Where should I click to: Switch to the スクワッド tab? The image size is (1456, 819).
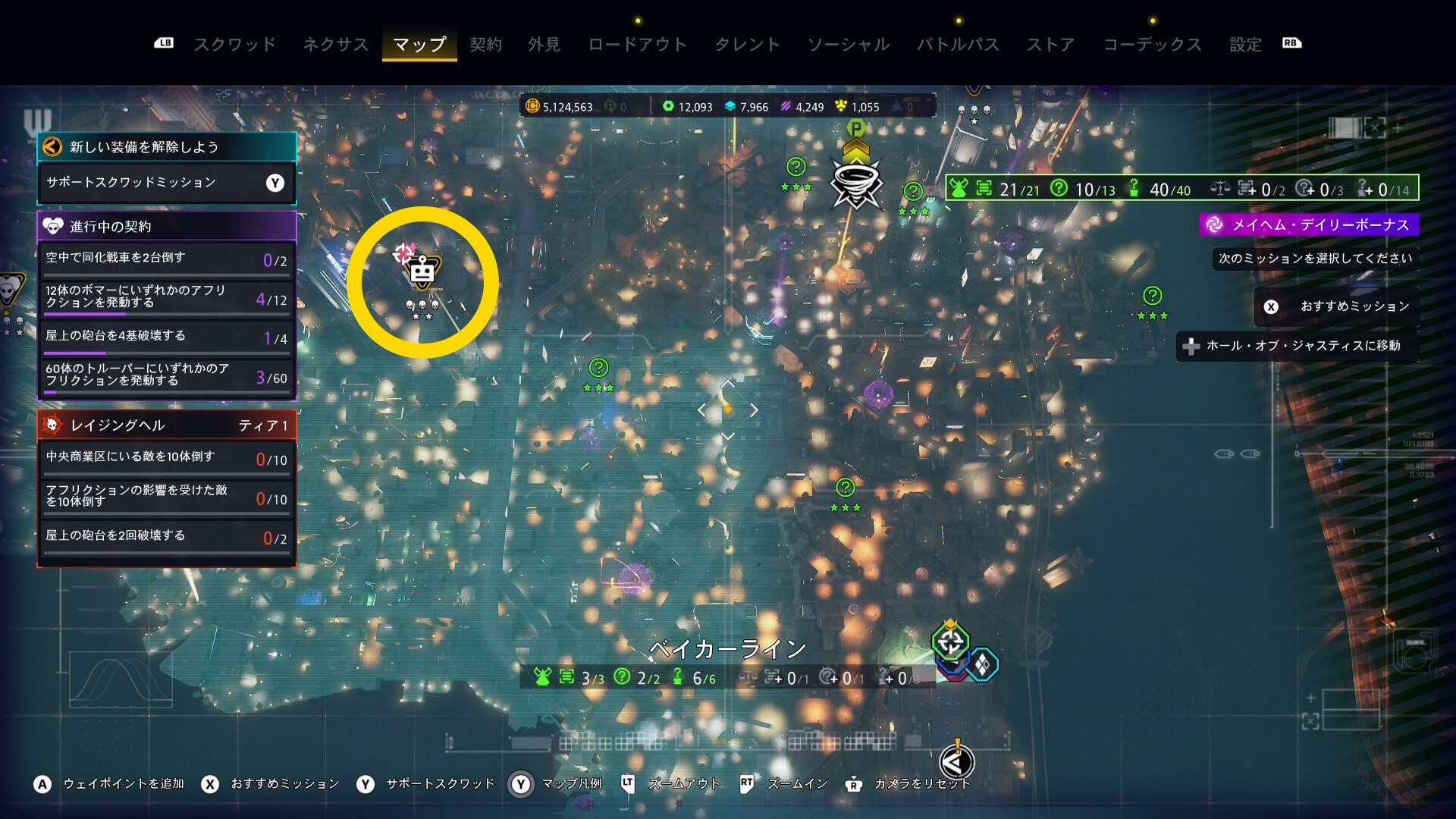click(x=235, y=44)
